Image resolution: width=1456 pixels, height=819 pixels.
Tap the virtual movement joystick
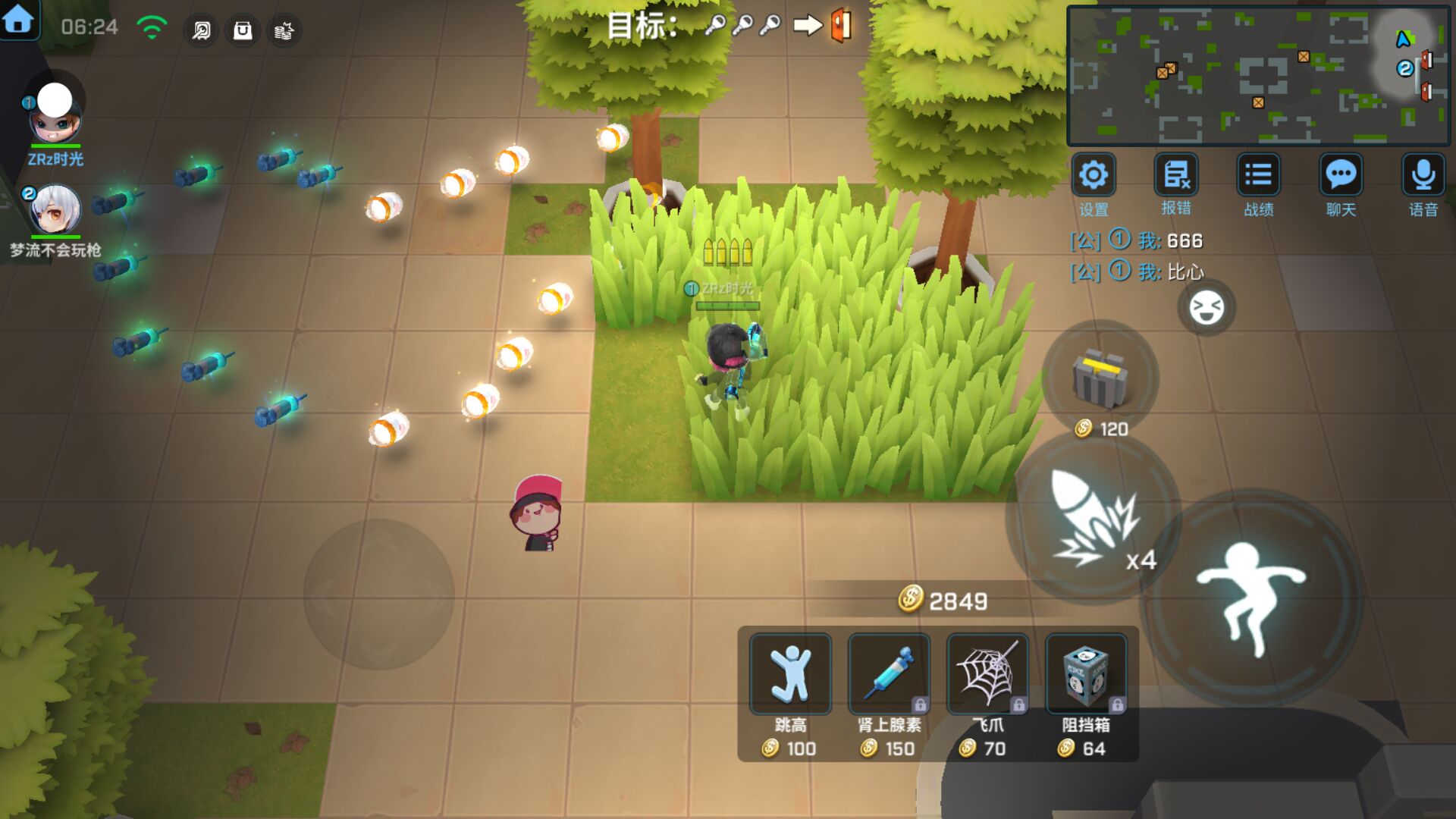click(378, 595)
